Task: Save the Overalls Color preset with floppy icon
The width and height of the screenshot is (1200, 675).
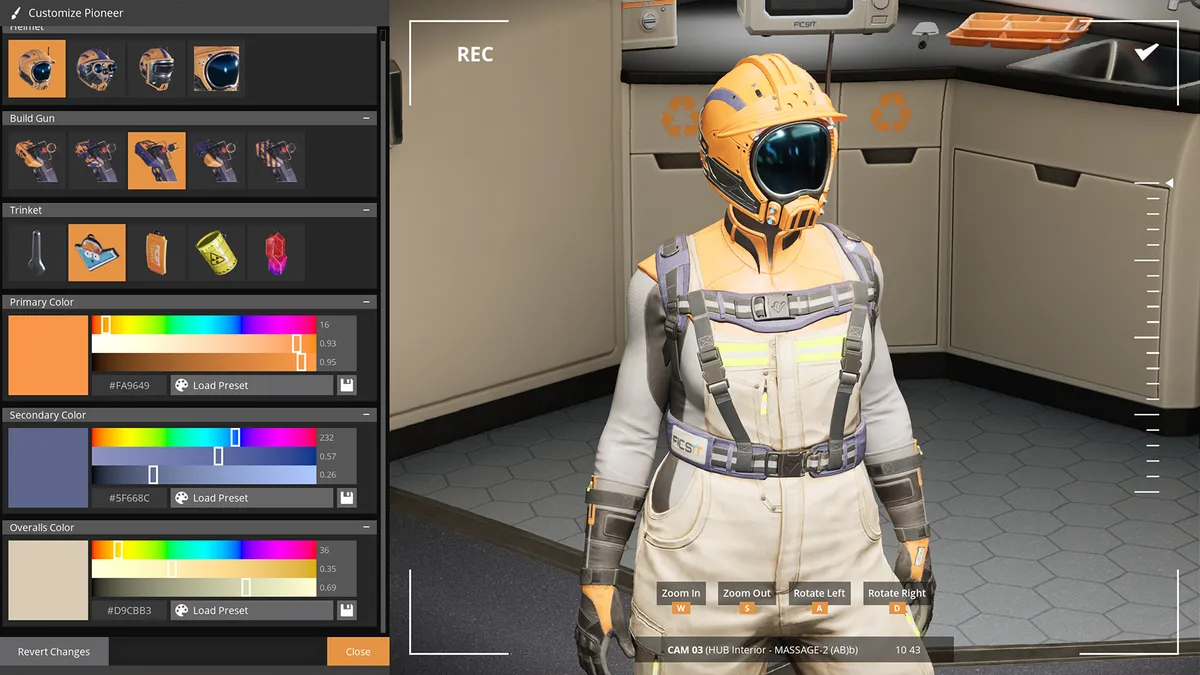Action: (346, 610)
